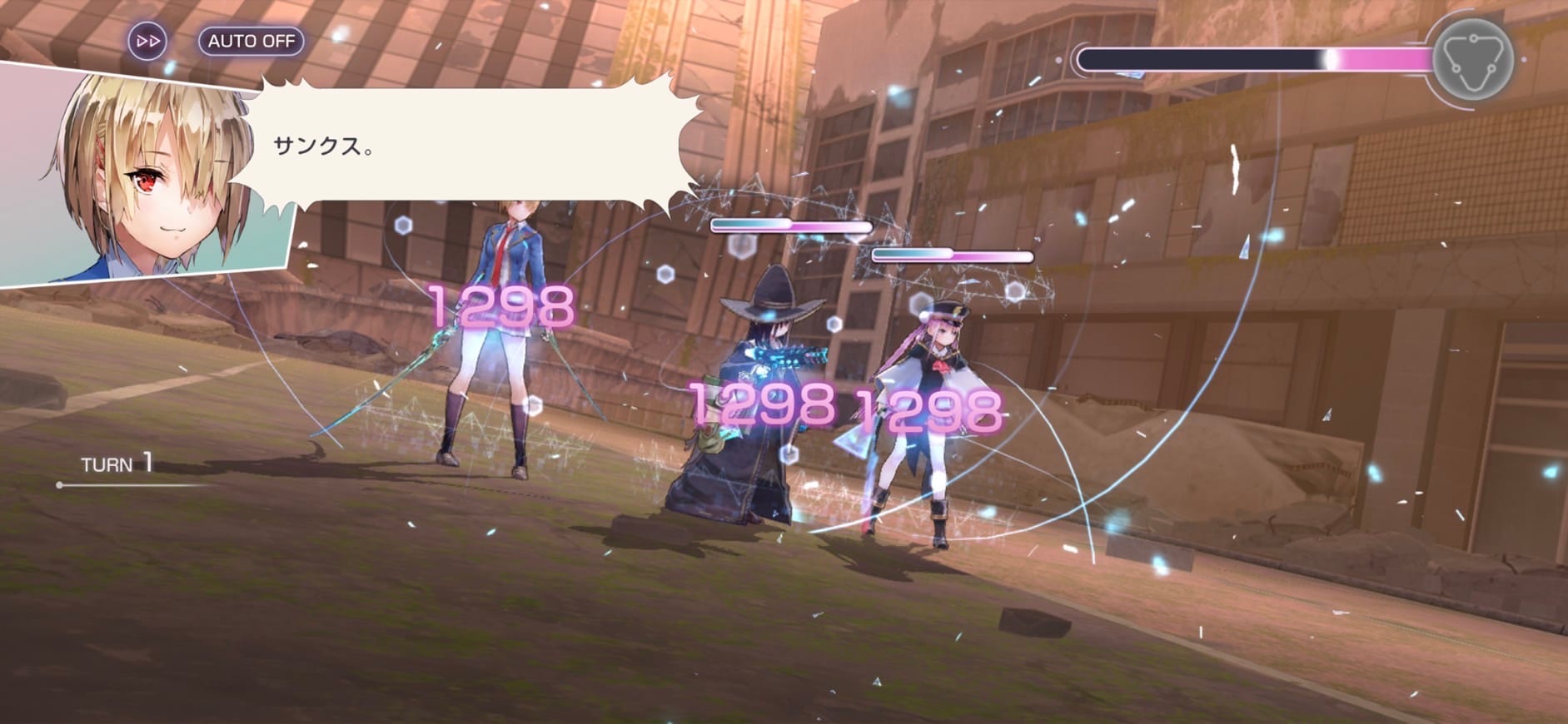Switch the AUTO OFF battle toggle
This screenshot has width=1568, height=724.
click(251, 41)
